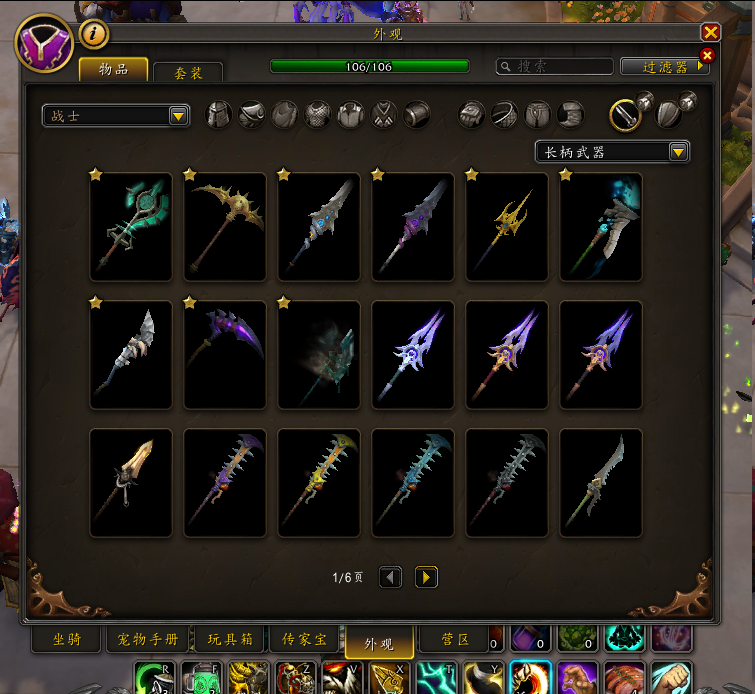Pick the purple scythe appearance

click(225, 355)
